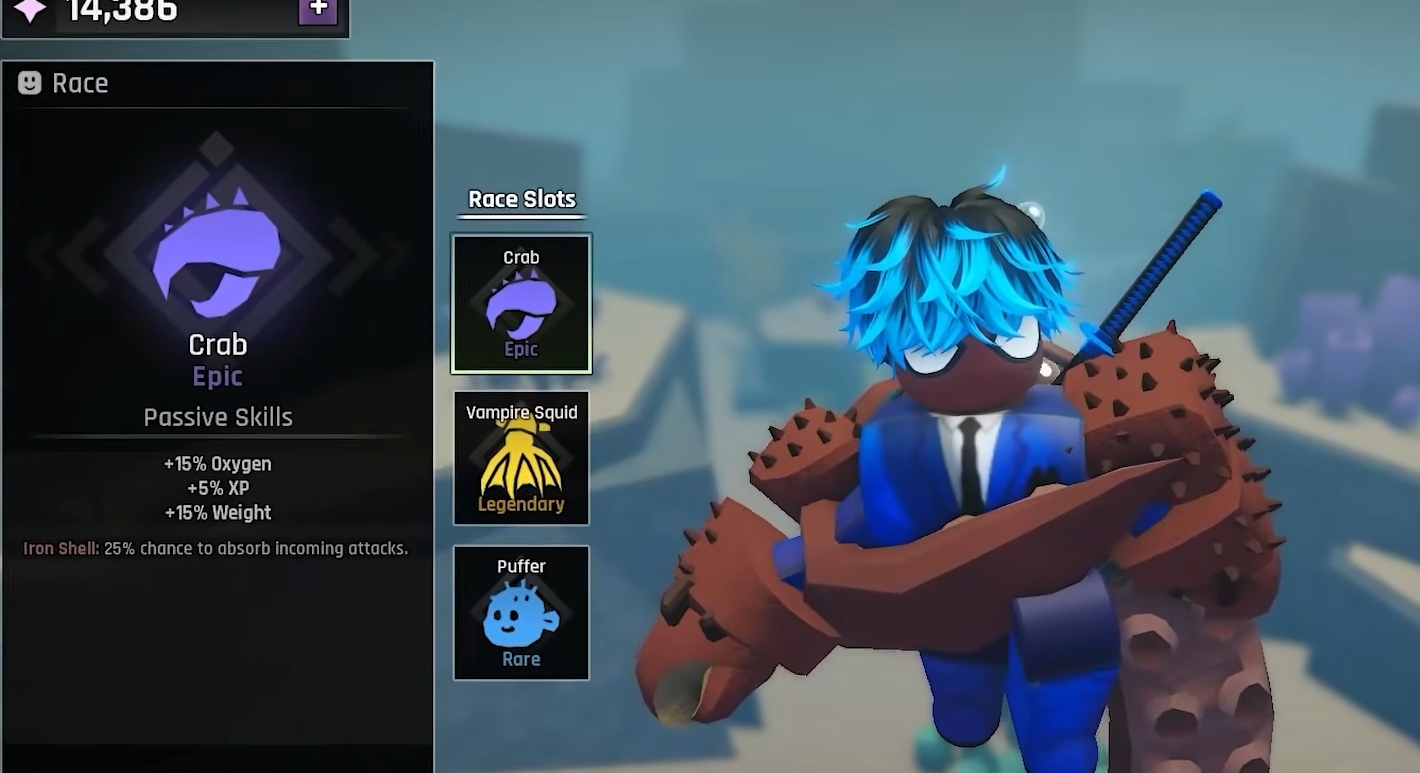Click the +5% XP stat line
The width and height of the screenshot is (1420, 773).
[216, 488]
